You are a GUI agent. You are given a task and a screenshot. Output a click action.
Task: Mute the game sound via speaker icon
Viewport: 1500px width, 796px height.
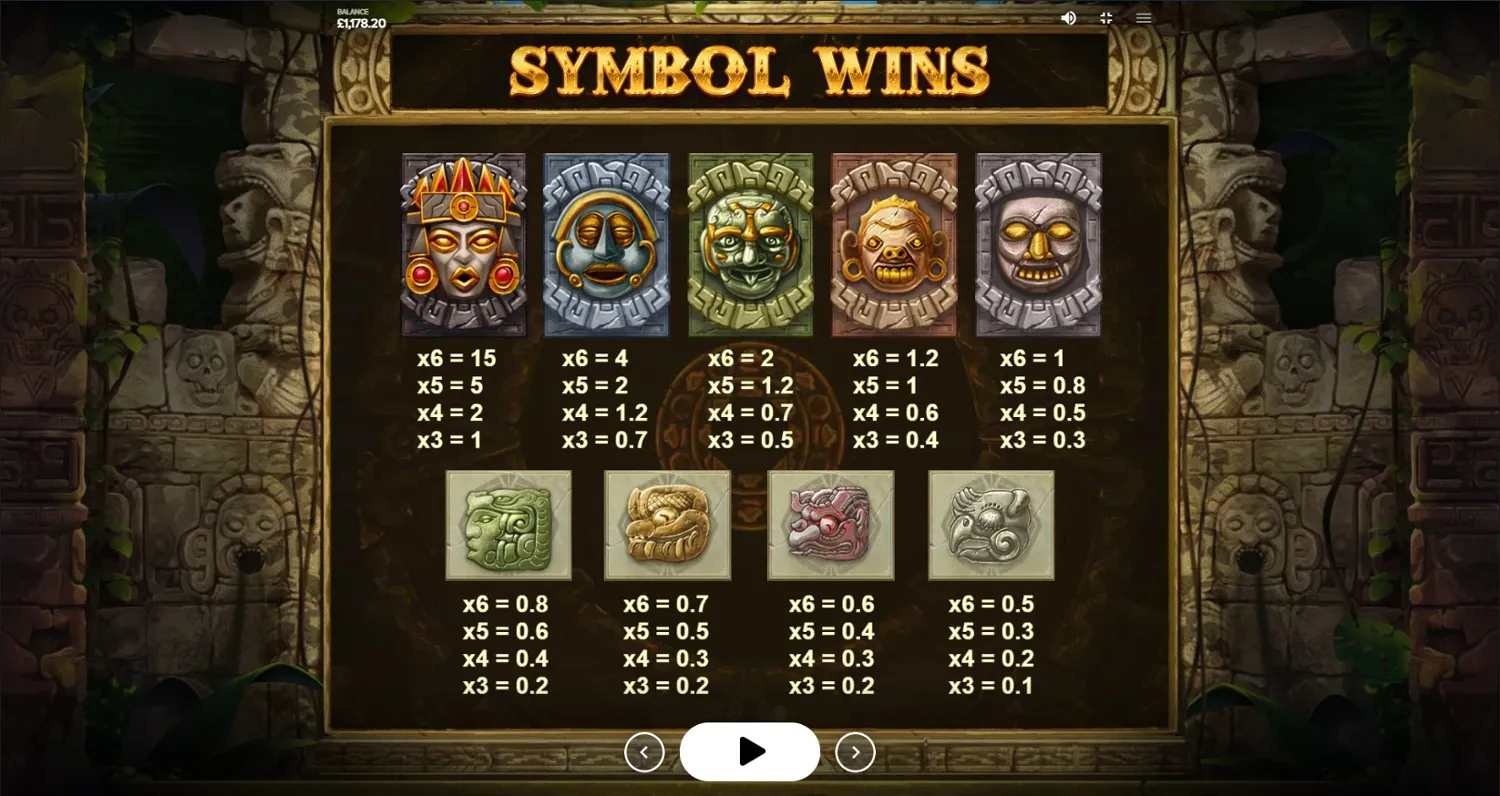pyautogui.click(x=1069, y=17)
